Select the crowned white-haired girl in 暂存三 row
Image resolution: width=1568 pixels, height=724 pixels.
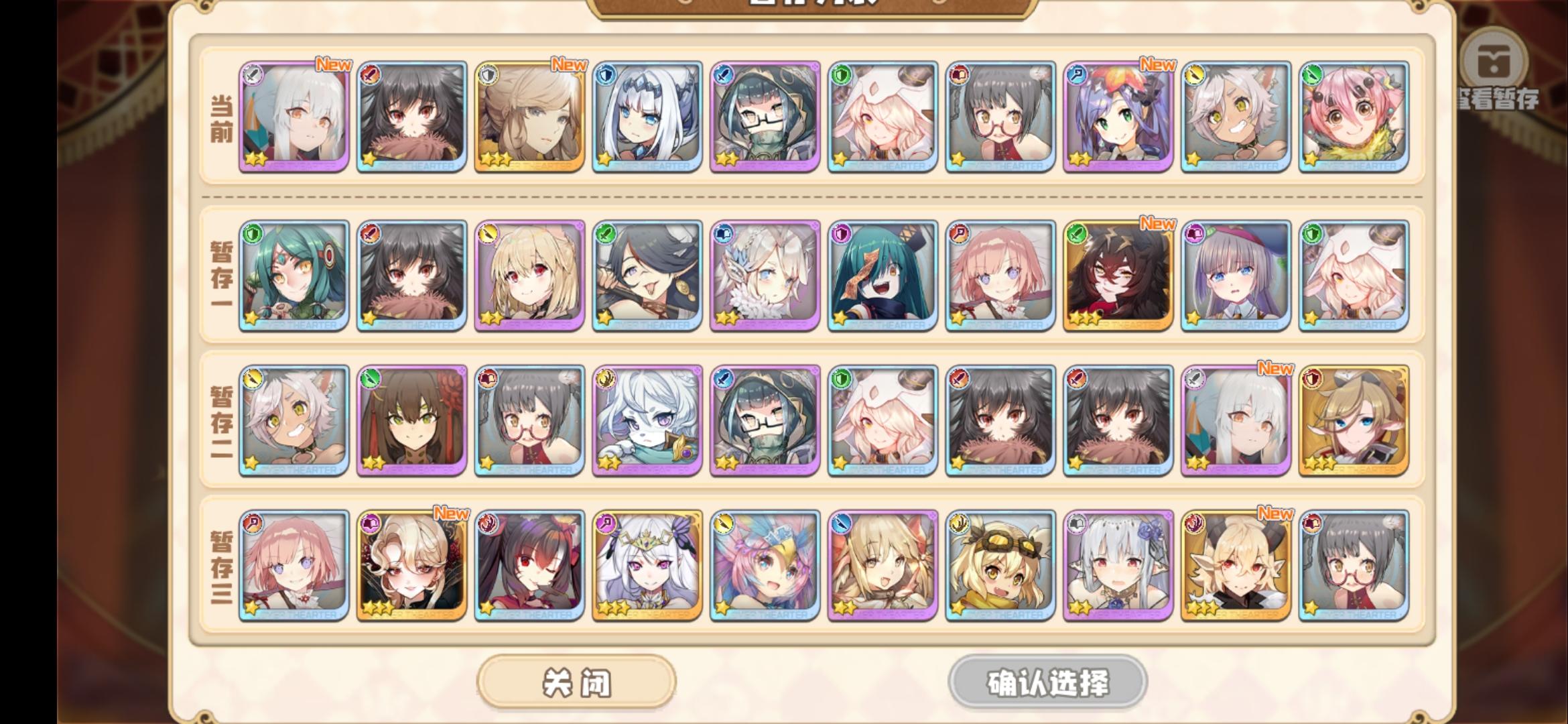coord(647,566)
